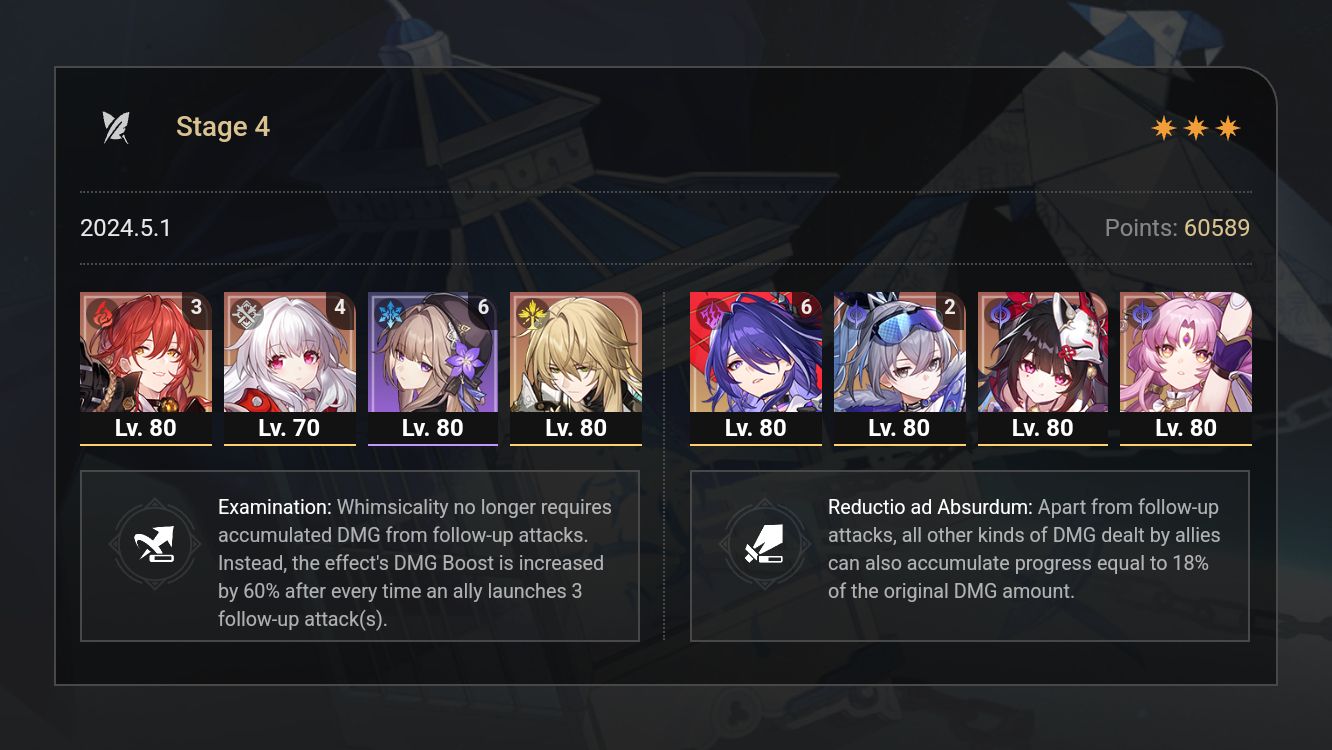The height and width of the screenshot is (750, 1332).
Task: Select Fu Xuan's character portrait
Action: (x=1186, y=355)
